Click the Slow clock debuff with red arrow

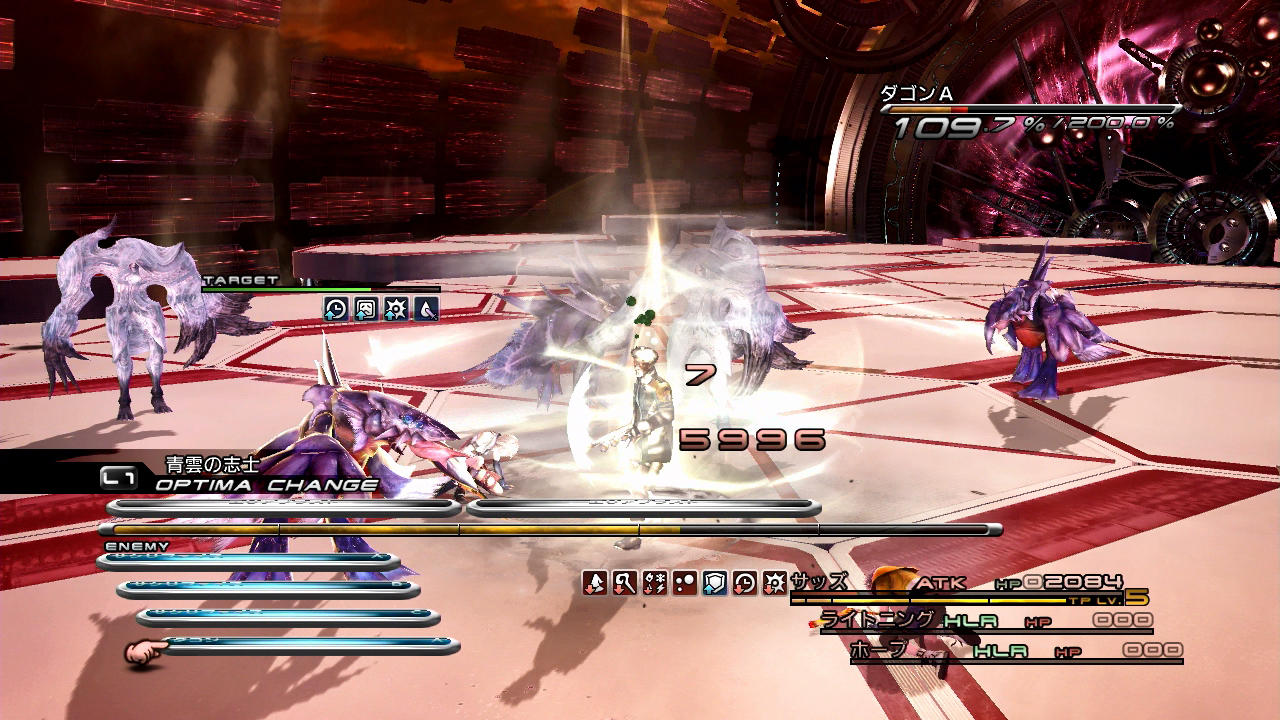[x=745, y=583]
